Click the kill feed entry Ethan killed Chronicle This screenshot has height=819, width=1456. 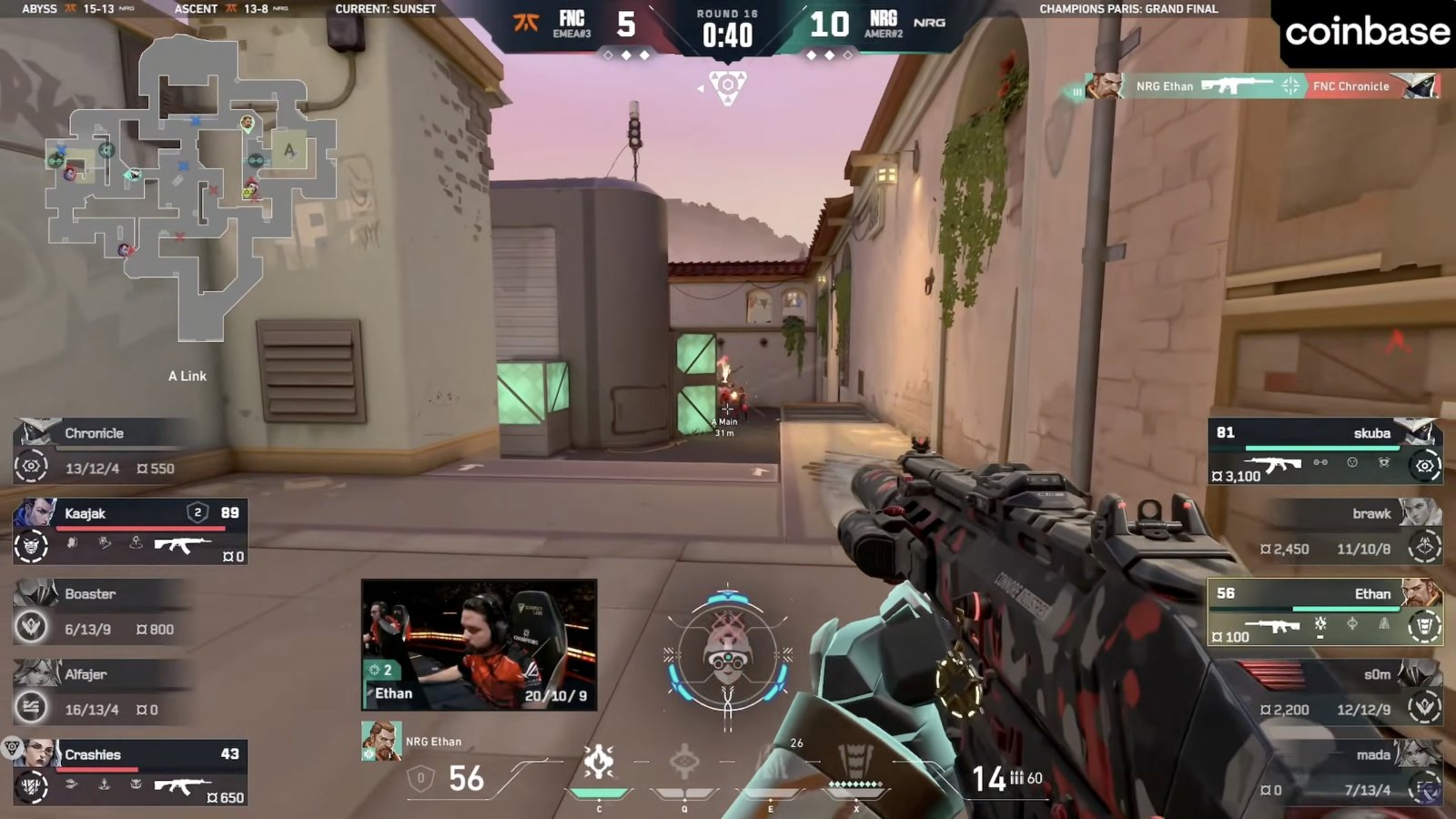(1259, 86)
